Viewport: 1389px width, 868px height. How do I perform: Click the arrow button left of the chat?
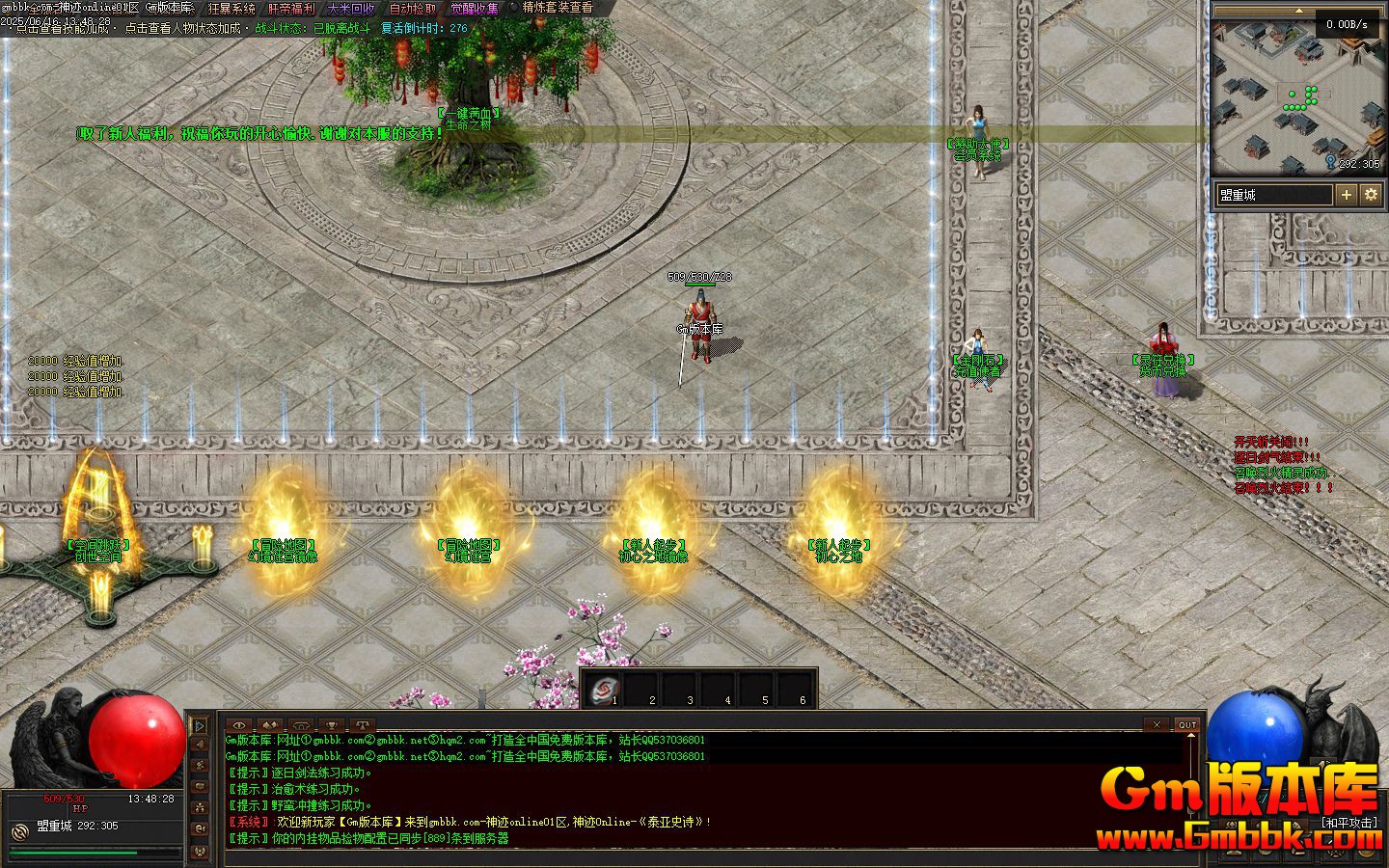tap(200, 725)
